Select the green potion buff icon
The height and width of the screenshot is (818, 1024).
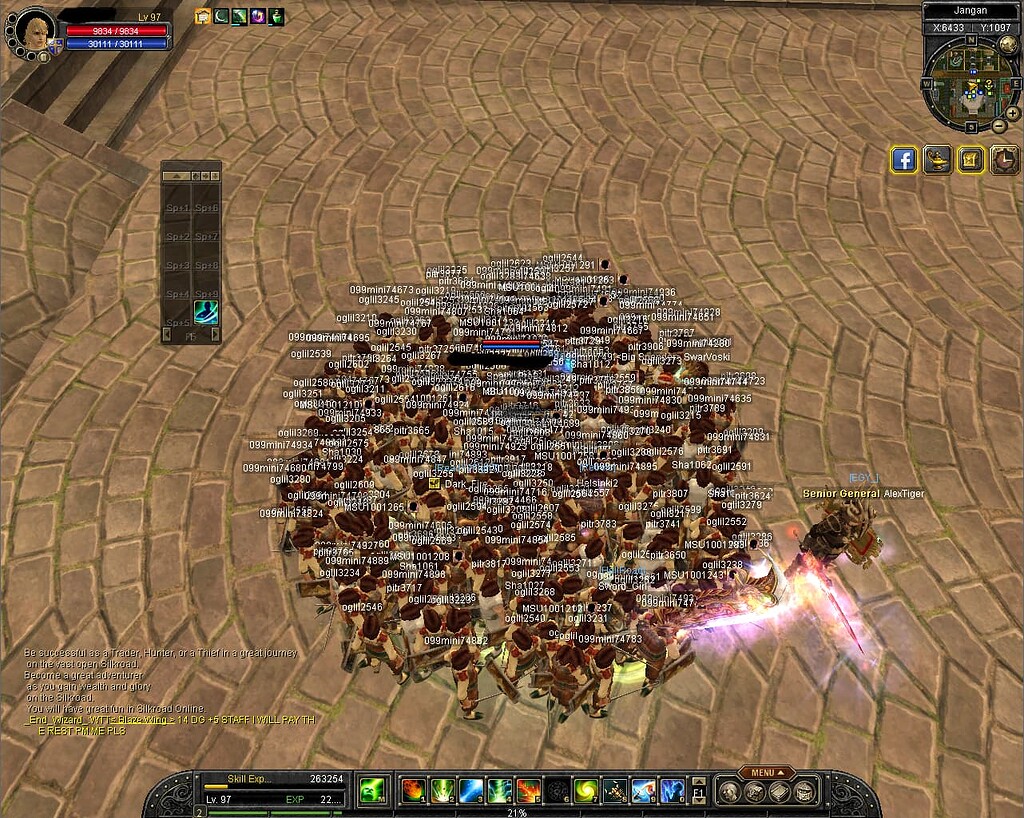[x=276, y=16]
